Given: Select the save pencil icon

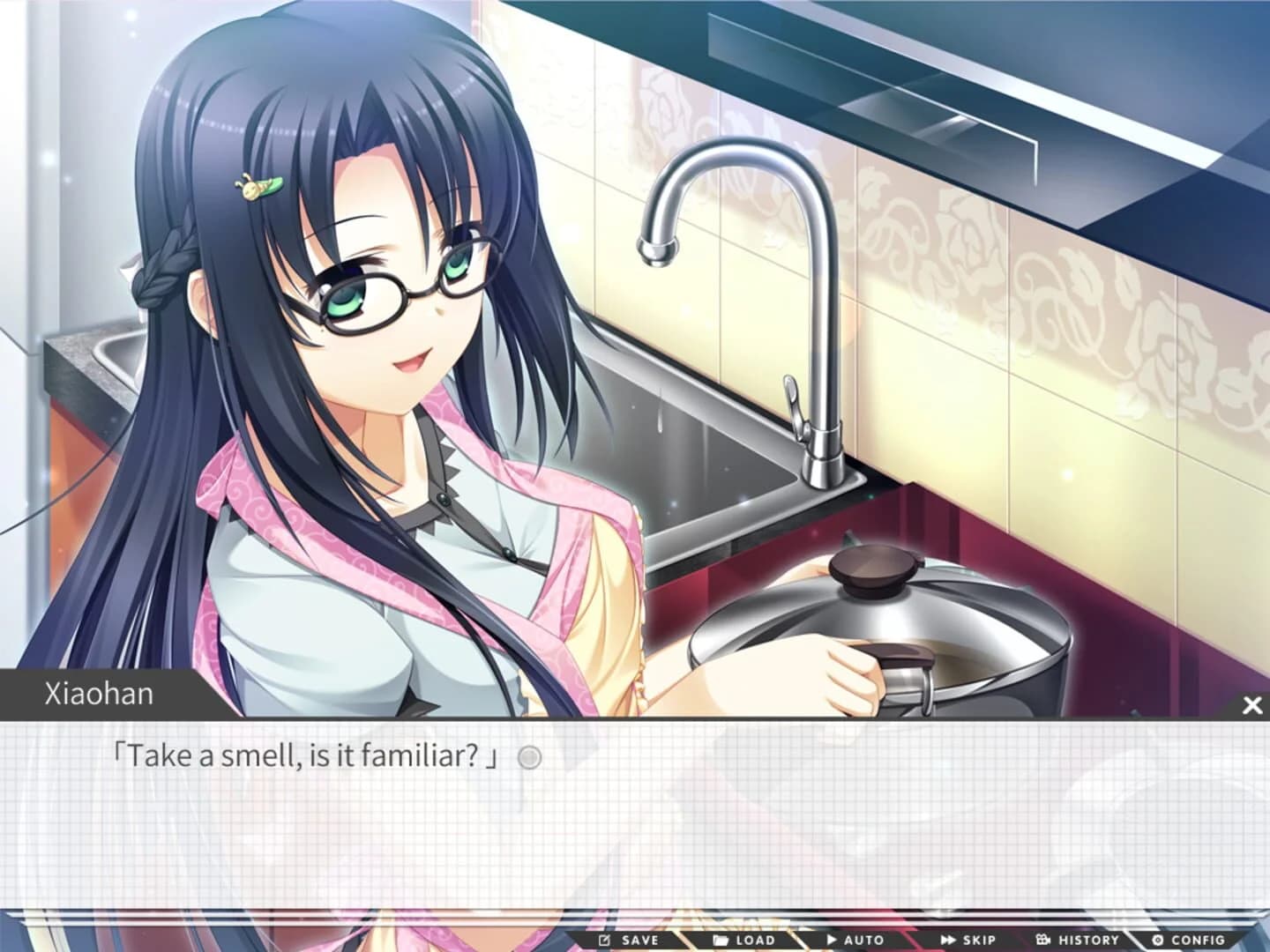Looking at the screenshot, I should click(605, 940).
